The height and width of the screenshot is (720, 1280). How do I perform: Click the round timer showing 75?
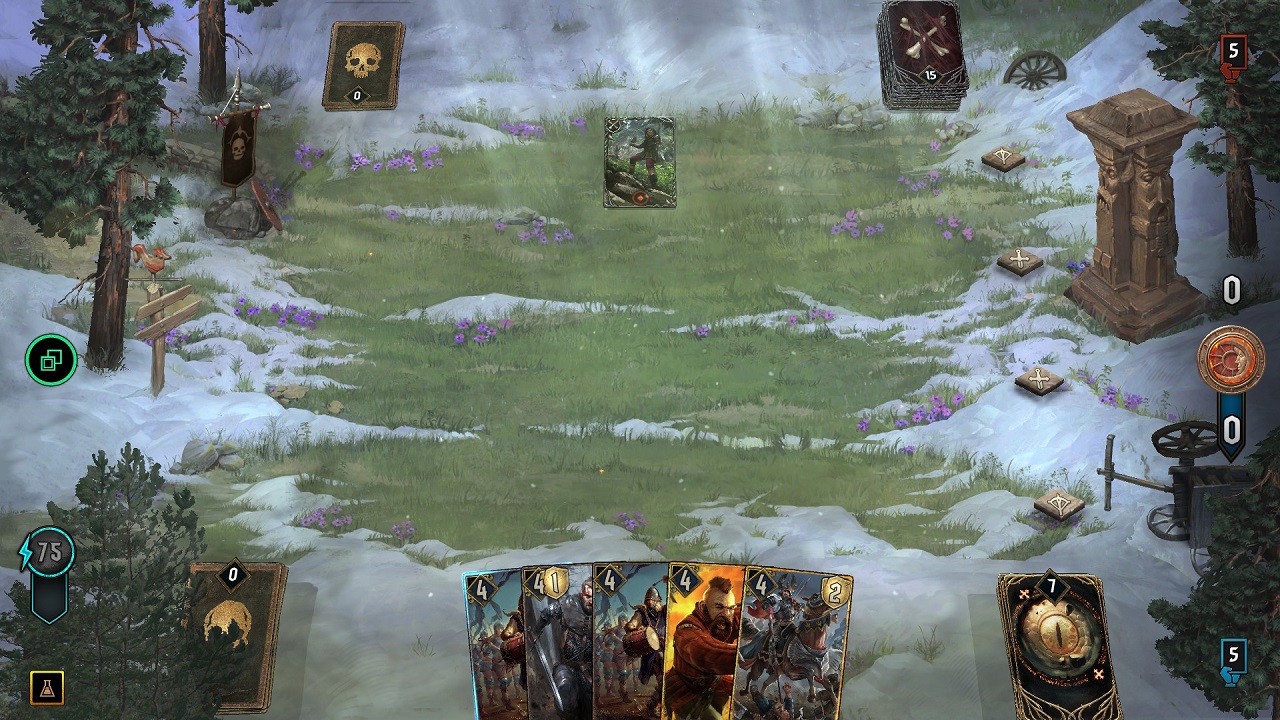[47, 549]
